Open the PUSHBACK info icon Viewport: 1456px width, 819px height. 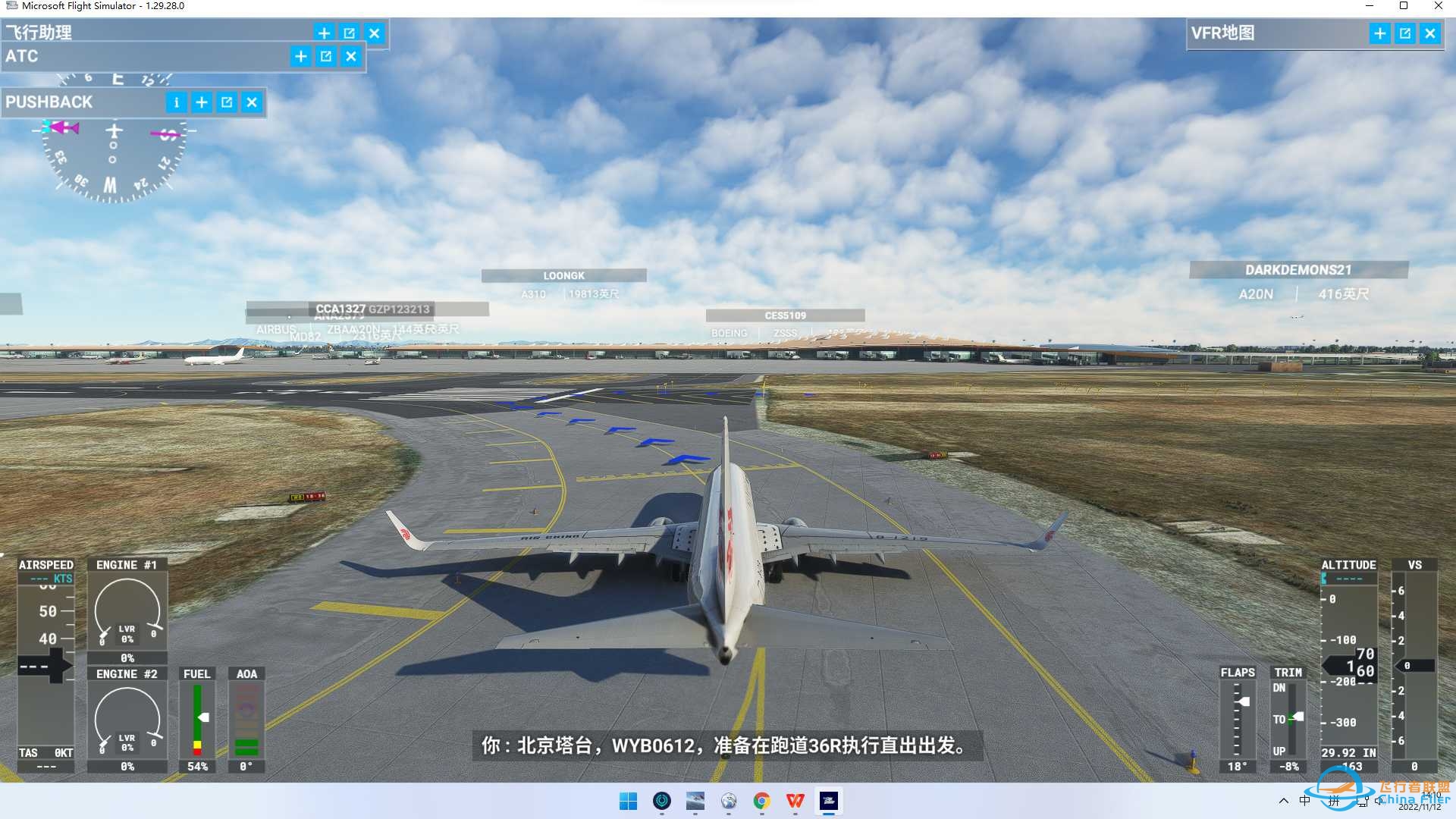pyautogui.click(x=177, y=102)
